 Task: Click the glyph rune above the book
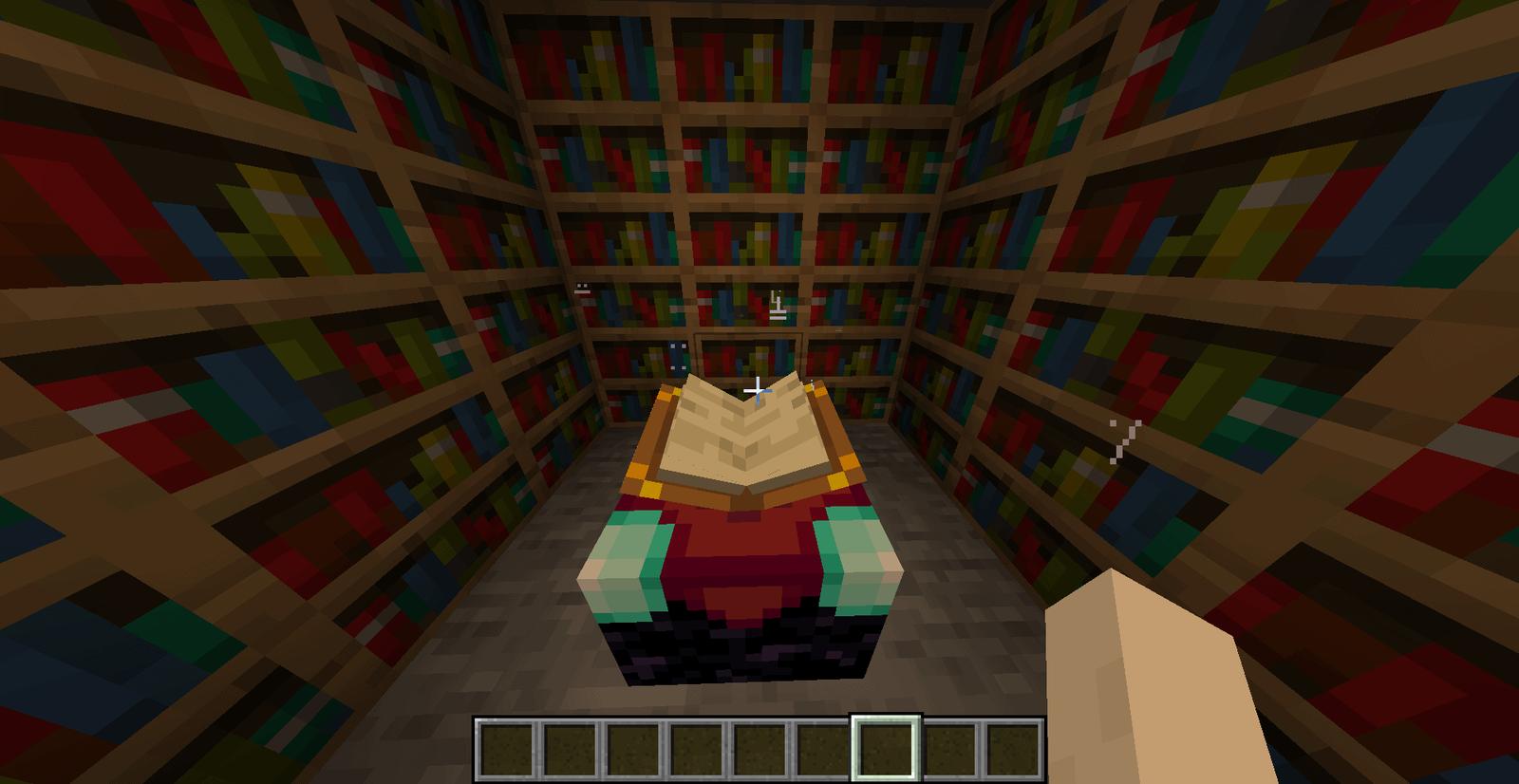[x=777, y=306]
